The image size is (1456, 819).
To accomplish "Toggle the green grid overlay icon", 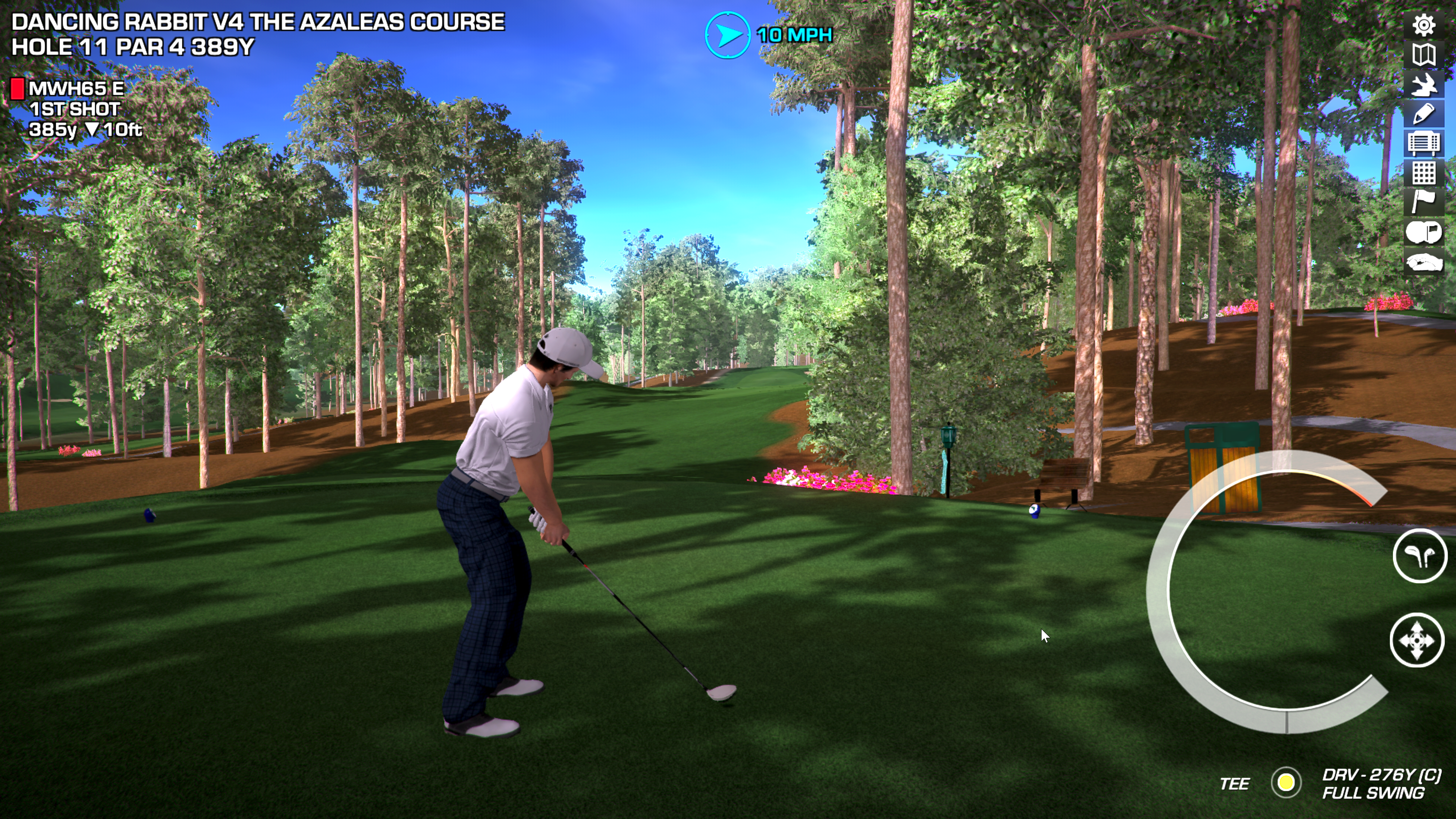I will click(x=1424, y=173).
